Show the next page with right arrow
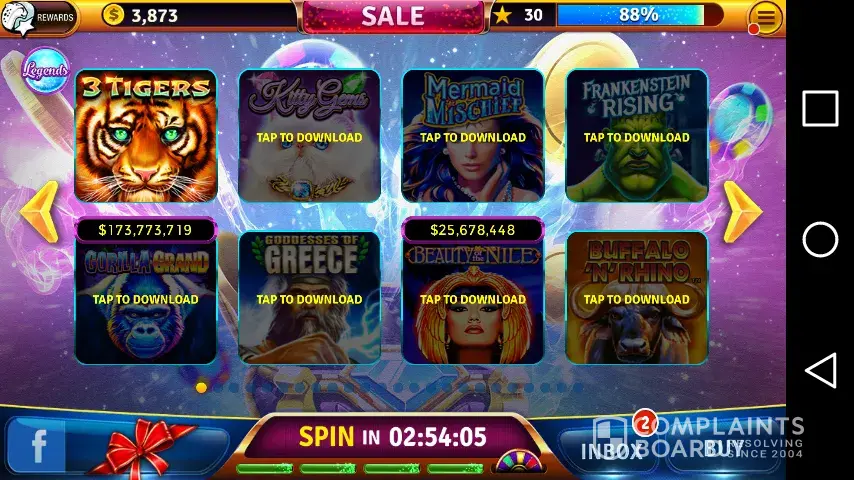 pyautogui.click(x=742, y=212)
